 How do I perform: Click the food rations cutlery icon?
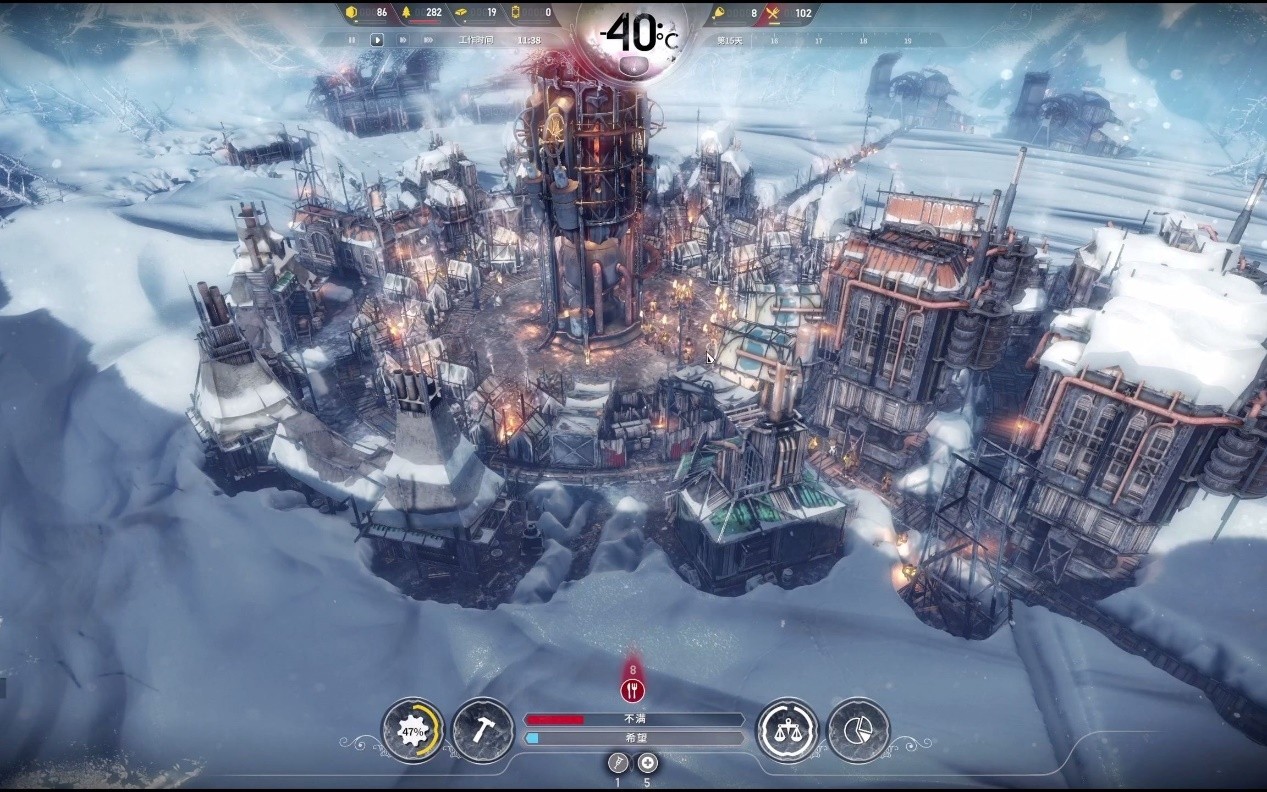pos(772,13)
